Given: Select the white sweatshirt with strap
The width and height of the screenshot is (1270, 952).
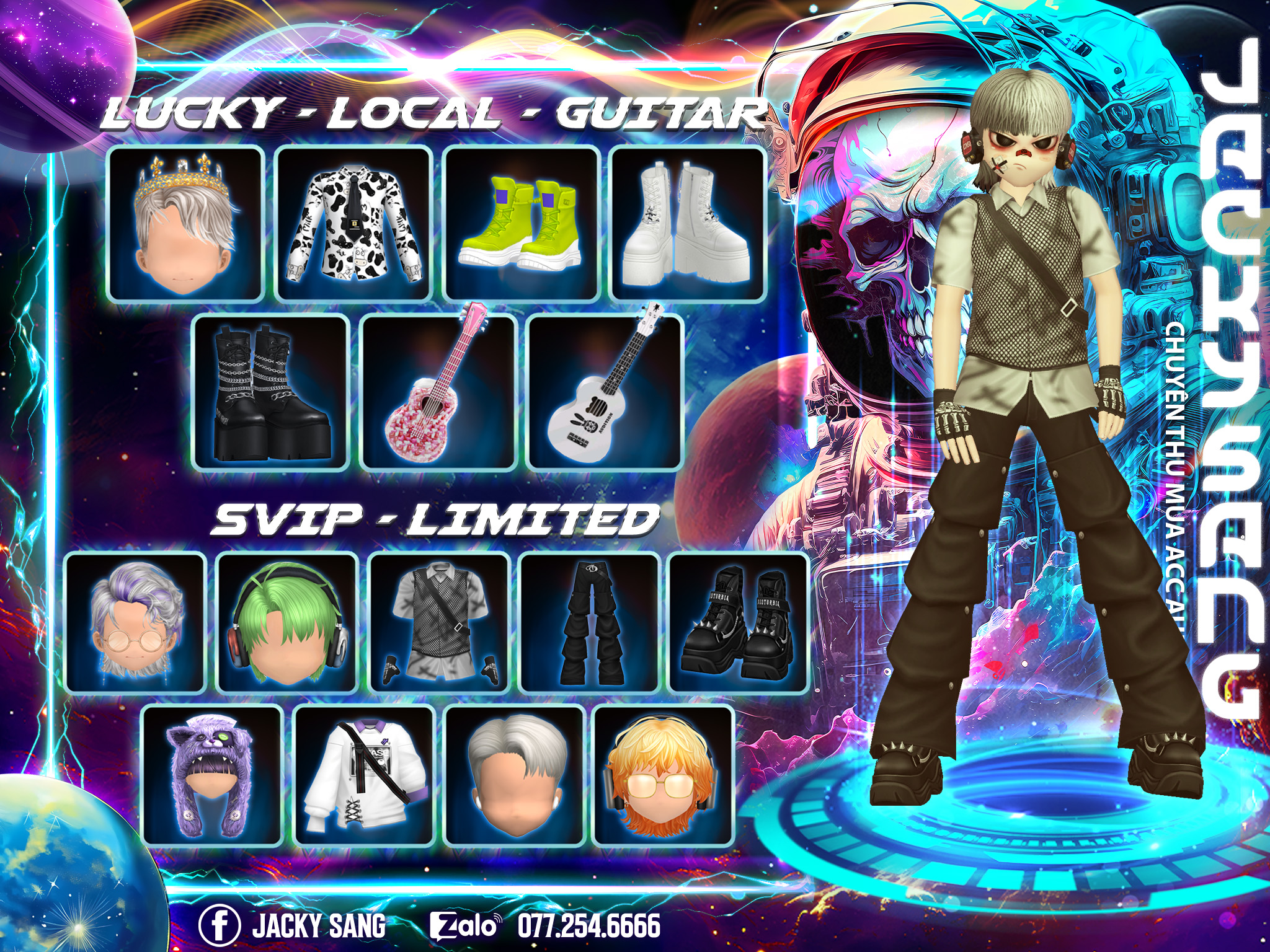Looking at the screenshot, I should tap(363, 775).
